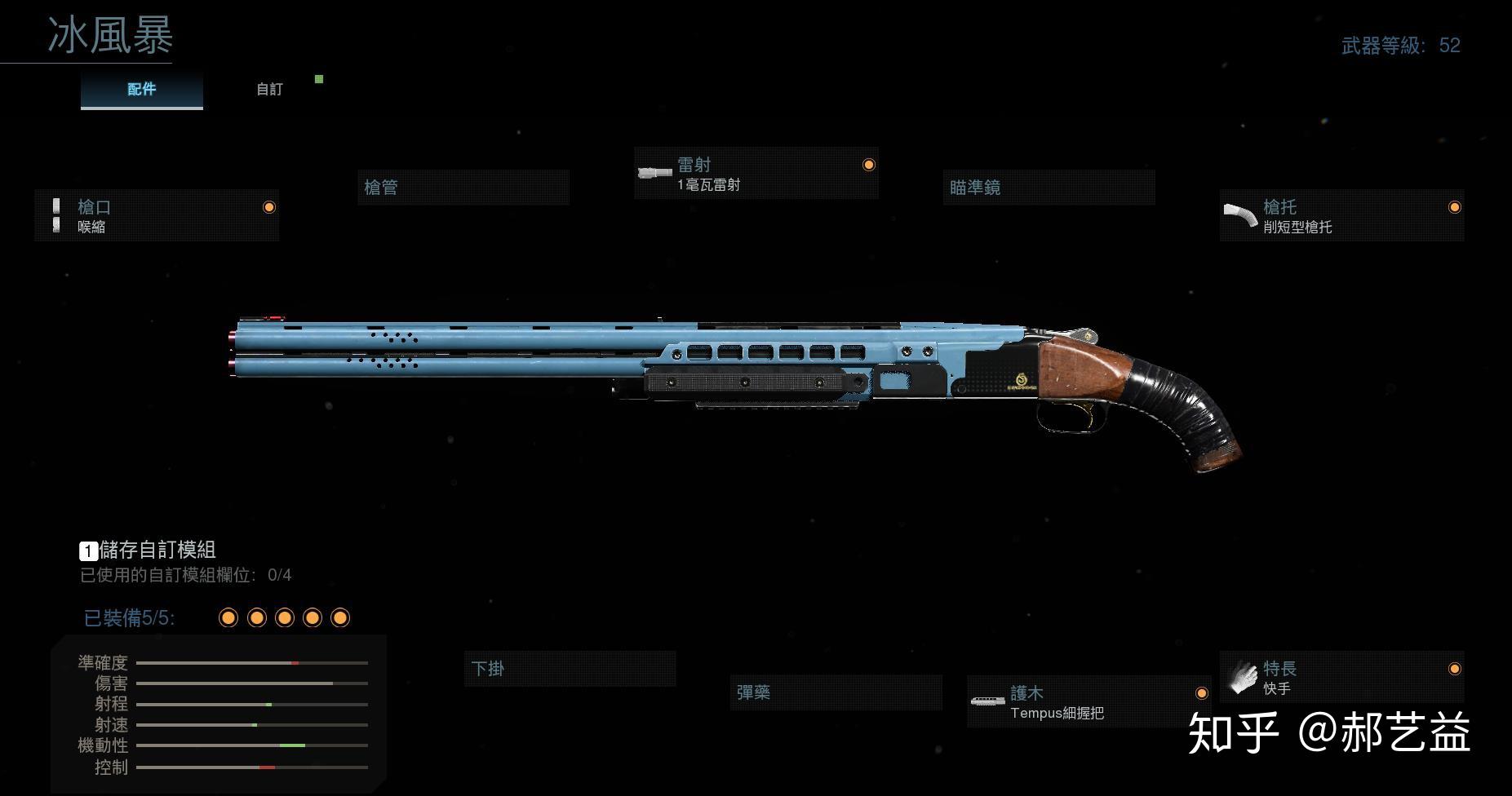This screenshot has height=796, width=1512.
Task: Click the 機動性 mobility stat bar
Action: point(253,745)
